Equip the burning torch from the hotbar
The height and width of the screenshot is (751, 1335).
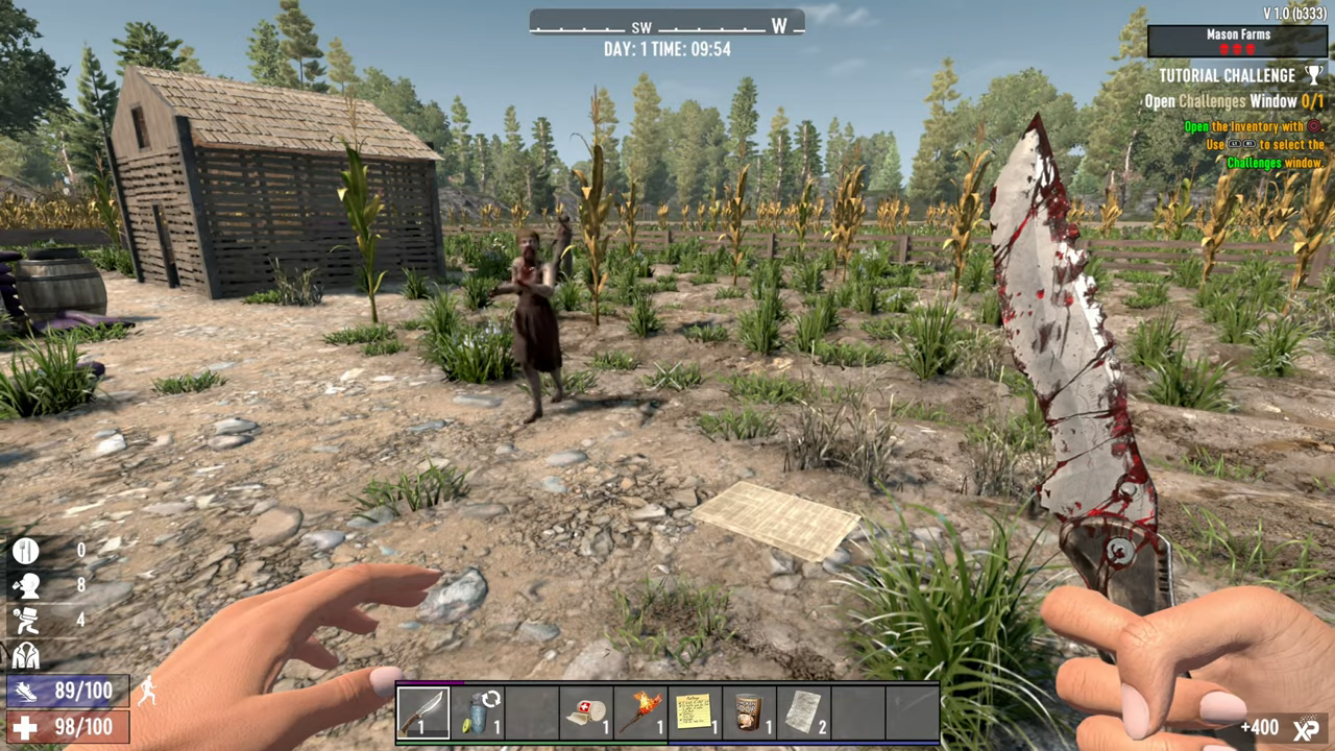coord(640,711)
